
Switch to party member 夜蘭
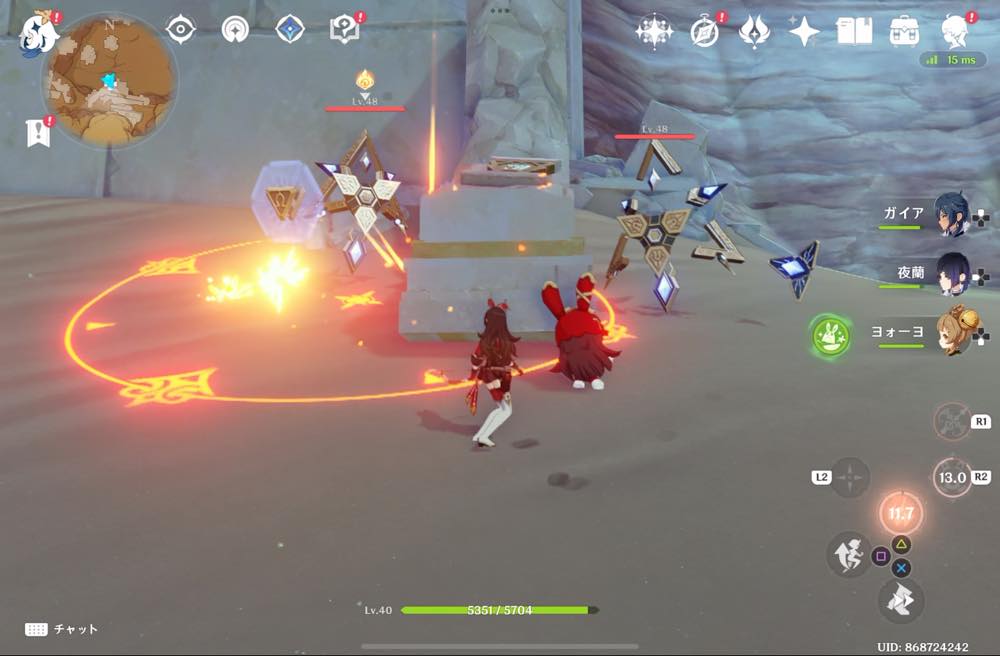[950, 273]
